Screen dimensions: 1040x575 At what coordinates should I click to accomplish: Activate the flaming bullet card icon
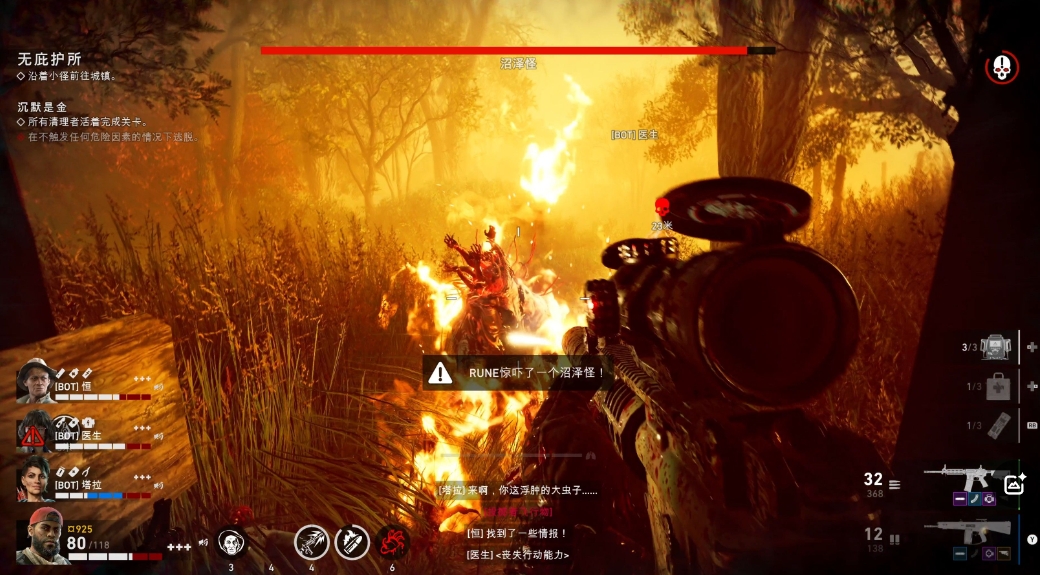(x=352, y=542)
